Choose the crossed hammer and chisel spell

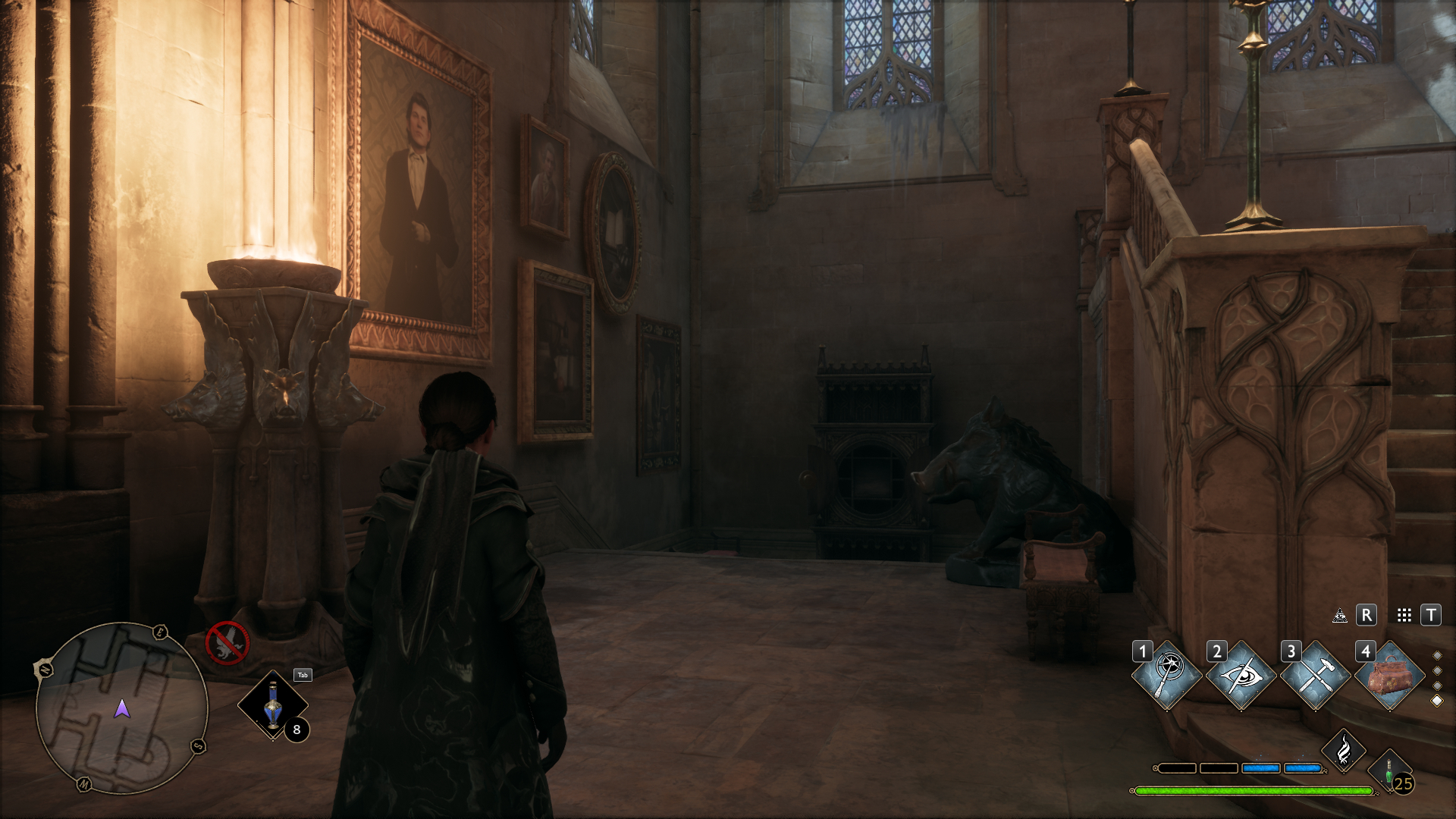tap(1314, 675)
